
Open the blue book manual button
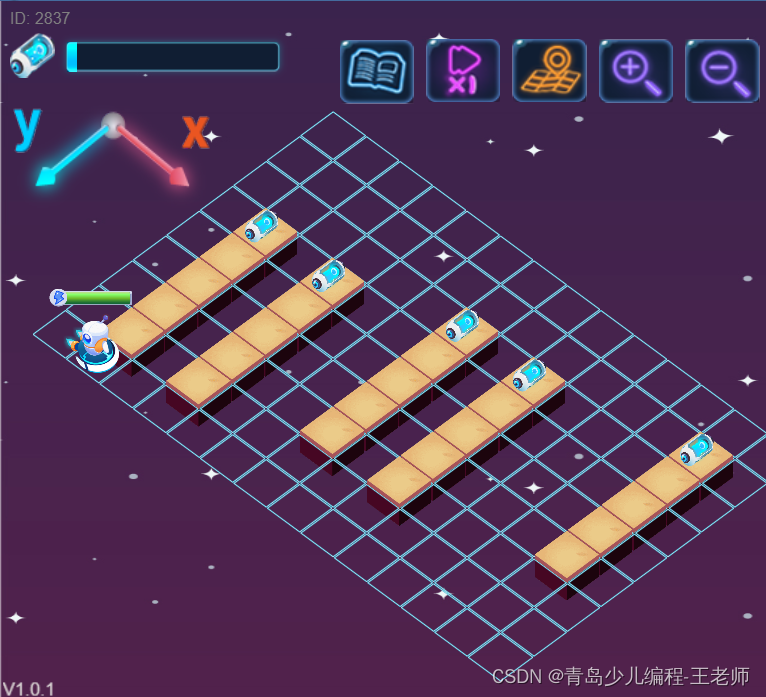pyautogui.click(x=377, y=71)
